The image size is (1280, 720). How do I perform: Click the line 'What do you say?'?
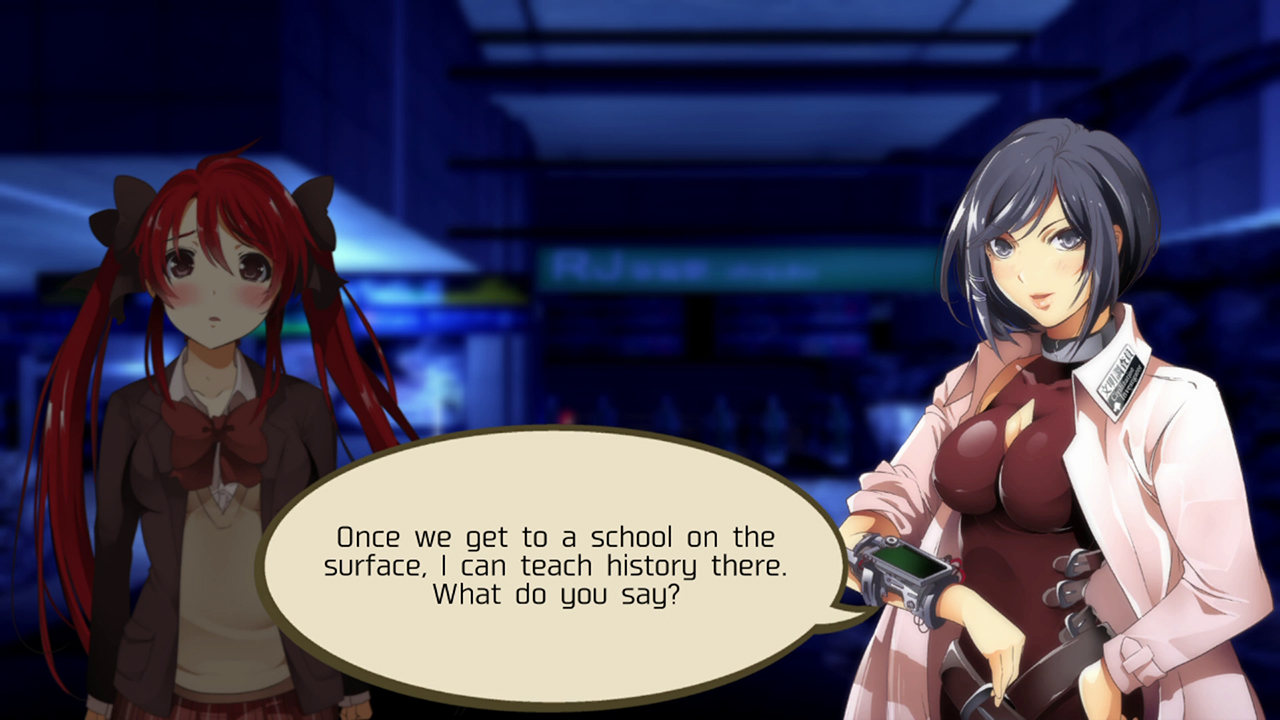point(558,593)
